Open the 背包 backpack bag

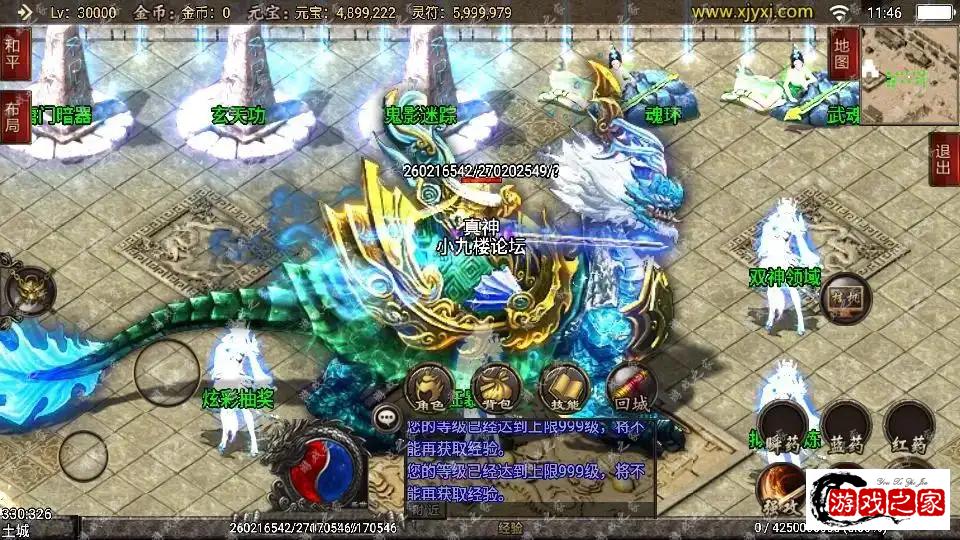[x=497, y=387]
